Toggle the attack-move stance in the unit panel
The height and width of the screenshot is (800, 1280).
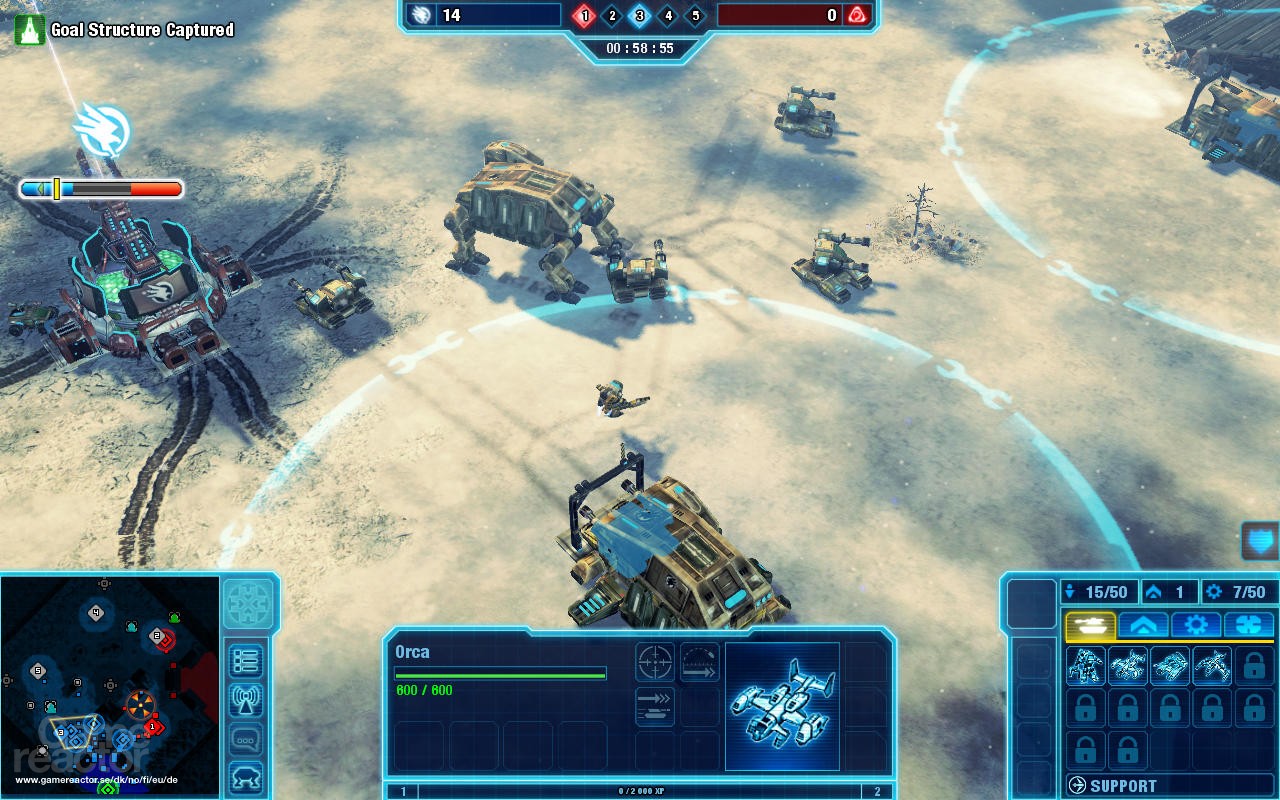pyautogui.click(x=654, y=704)
